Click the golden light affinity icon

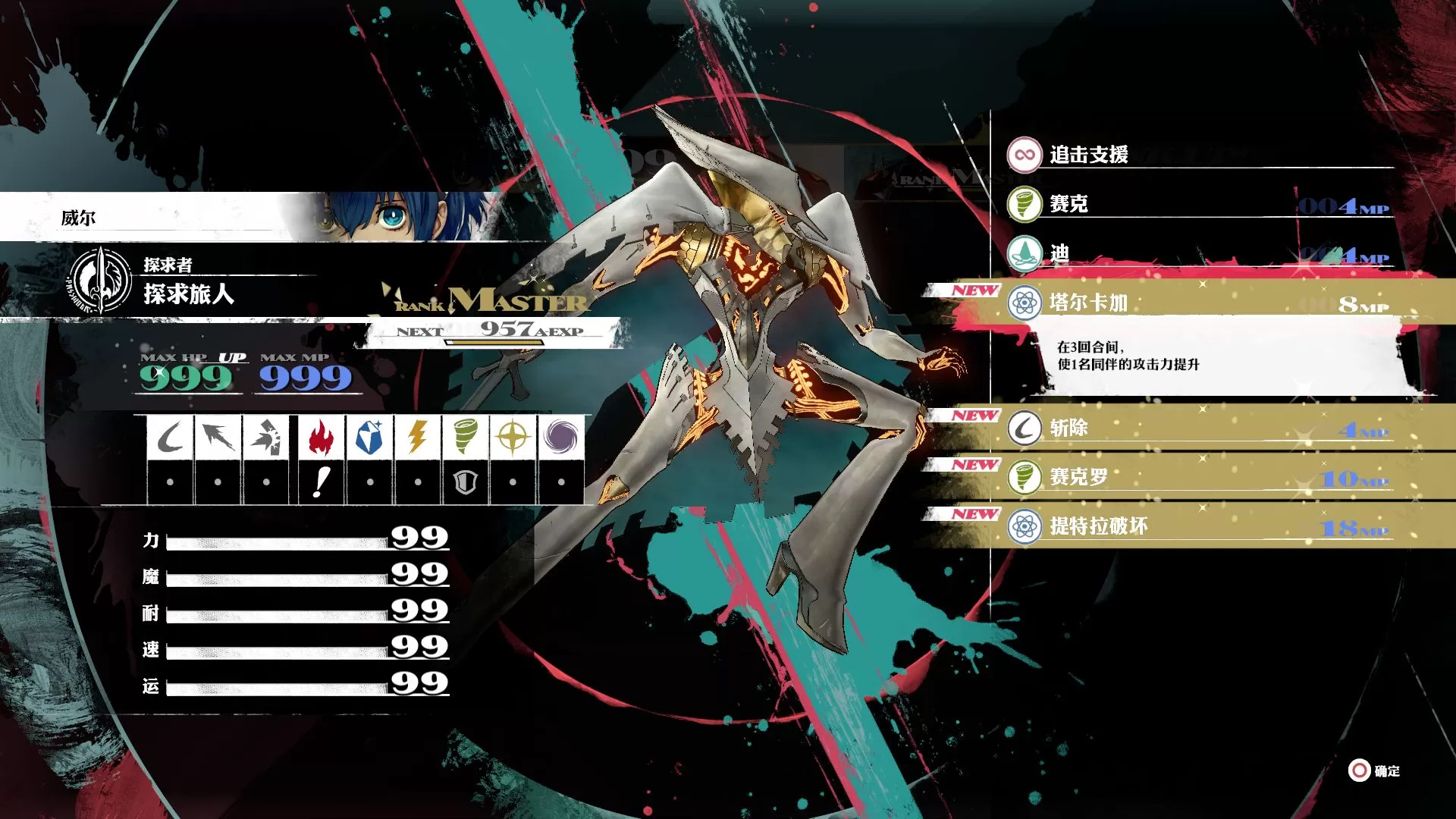coord(513,438)
